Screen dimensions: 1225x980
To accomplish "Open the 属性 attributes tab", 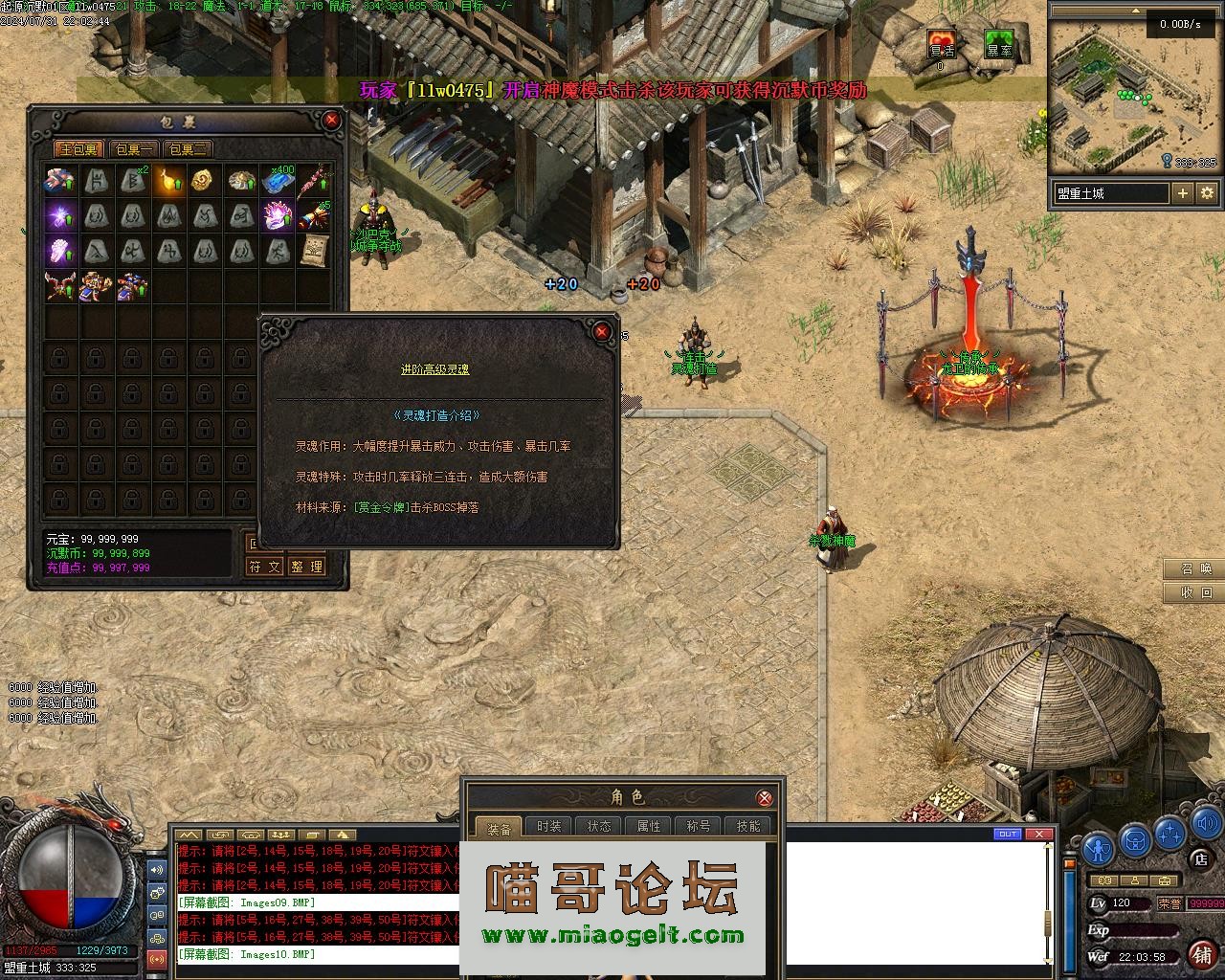I will 649,827.
